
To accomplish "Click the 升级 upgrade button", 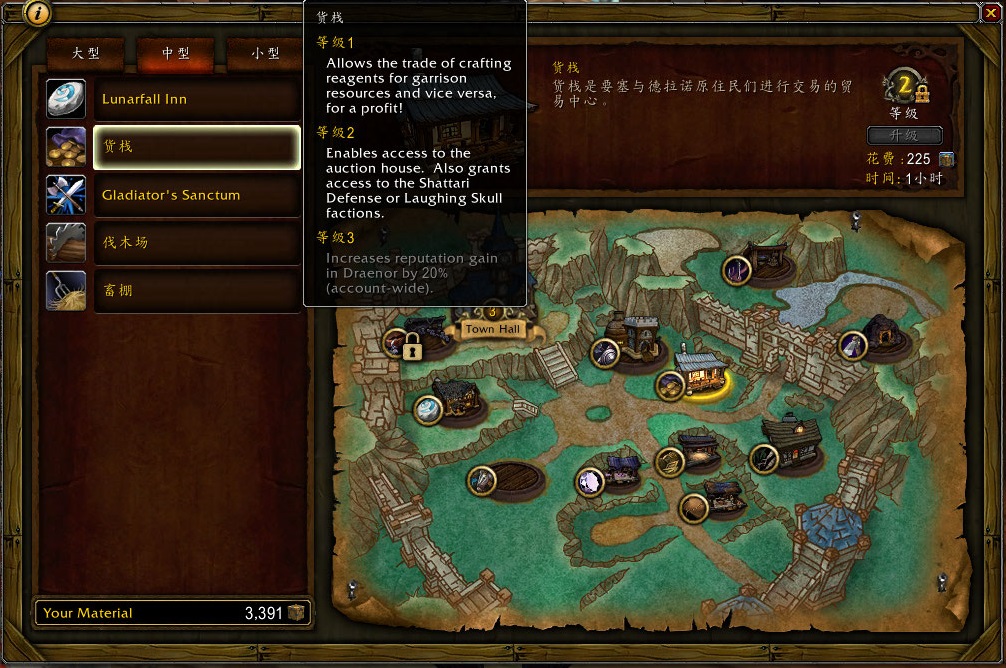I will 904,135.
